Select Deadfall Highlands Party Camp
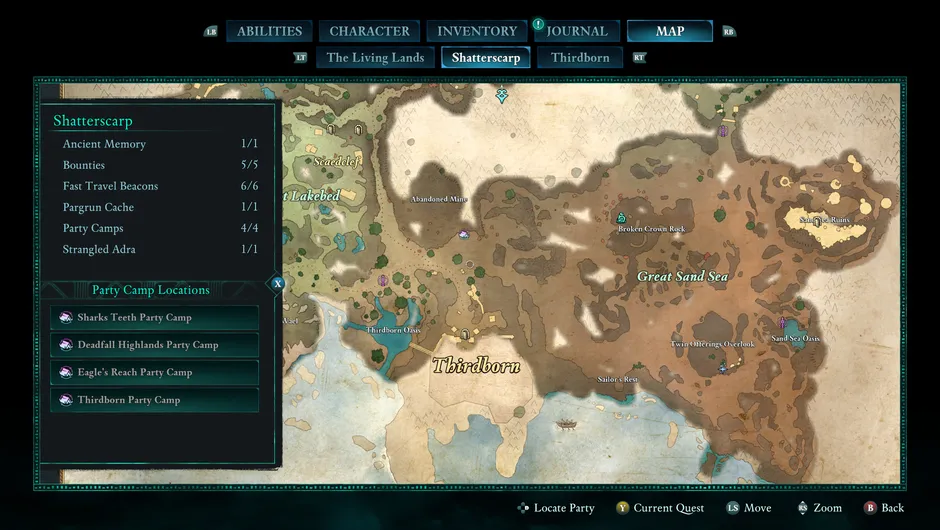 155,345
